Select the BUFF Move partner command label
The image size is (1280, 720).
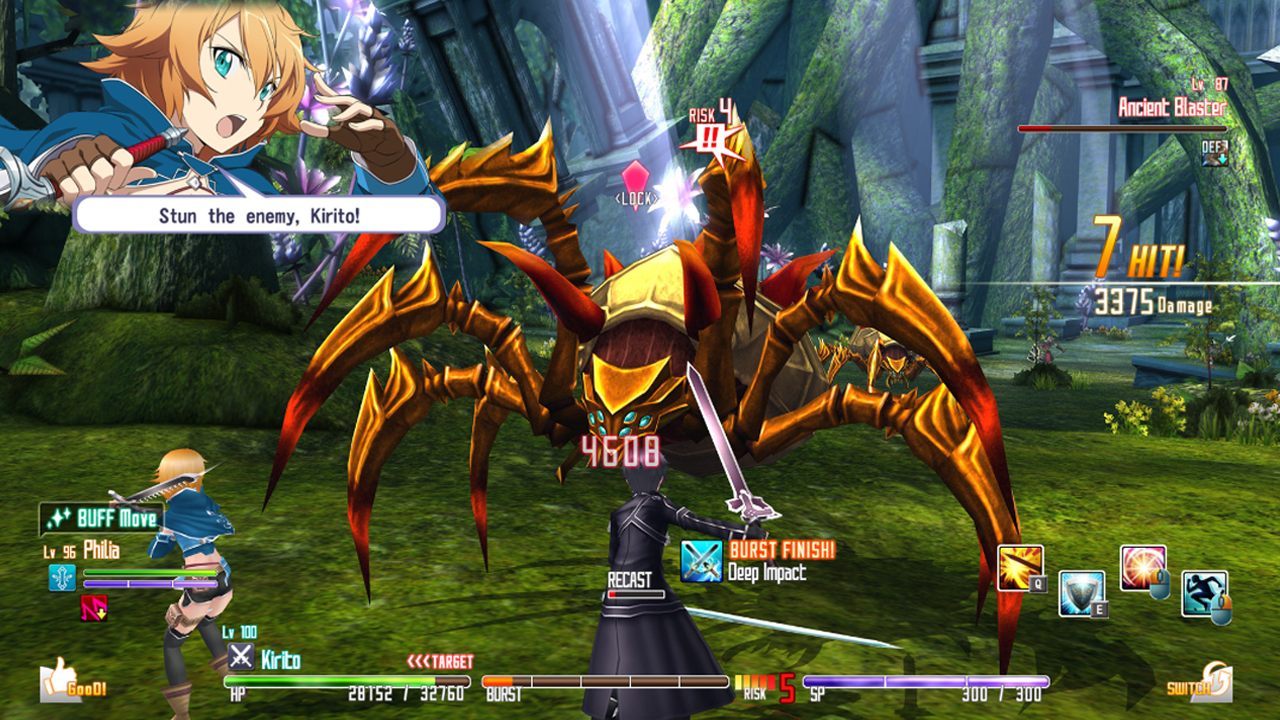101,519
